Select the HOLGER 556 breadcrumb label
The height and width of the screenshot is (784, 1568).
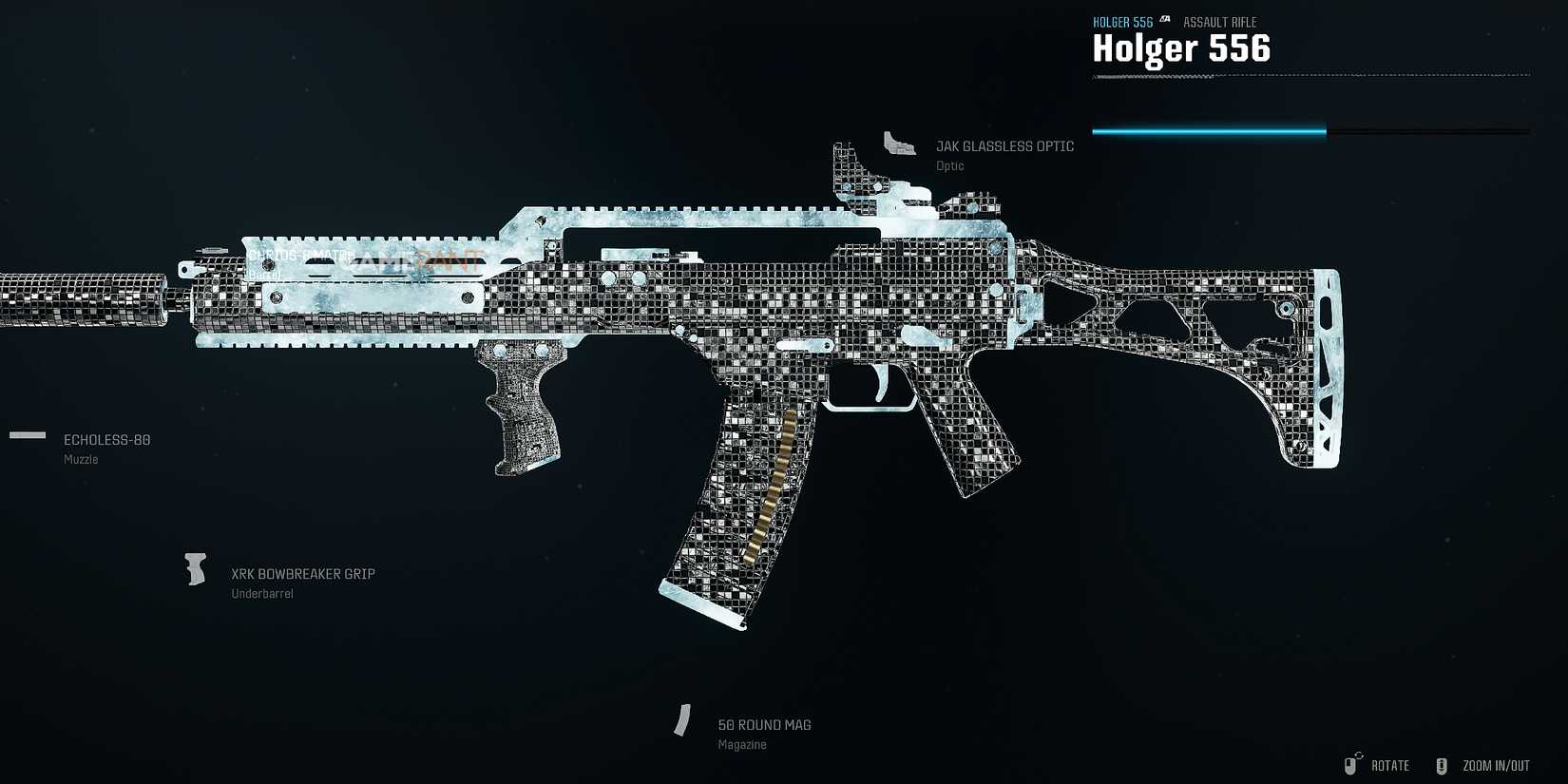point(1122,21)
